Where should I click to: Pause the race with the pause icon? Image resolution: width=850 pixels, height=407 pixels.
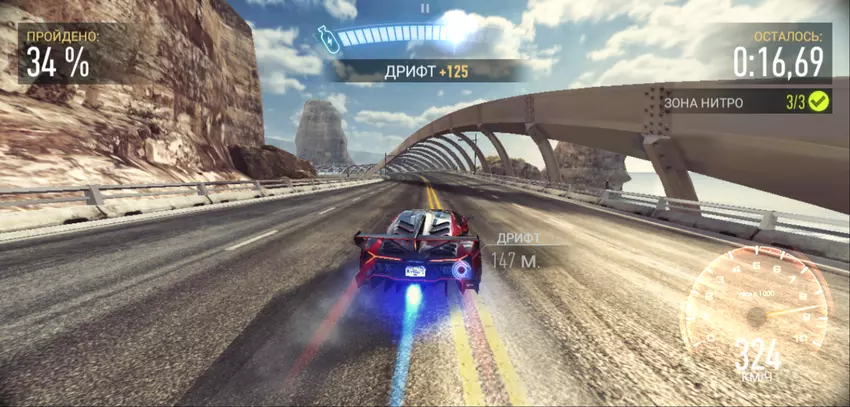click(425, 8)
